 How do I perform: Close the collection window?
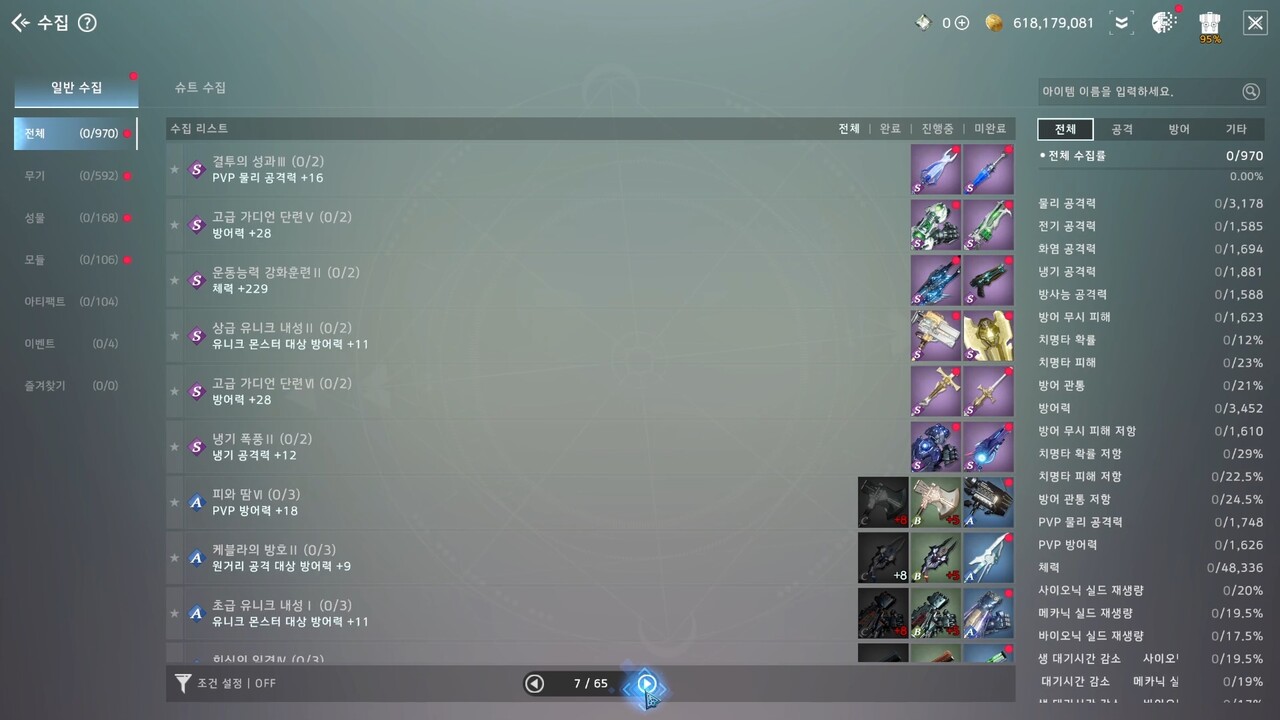click(1255, 23)
